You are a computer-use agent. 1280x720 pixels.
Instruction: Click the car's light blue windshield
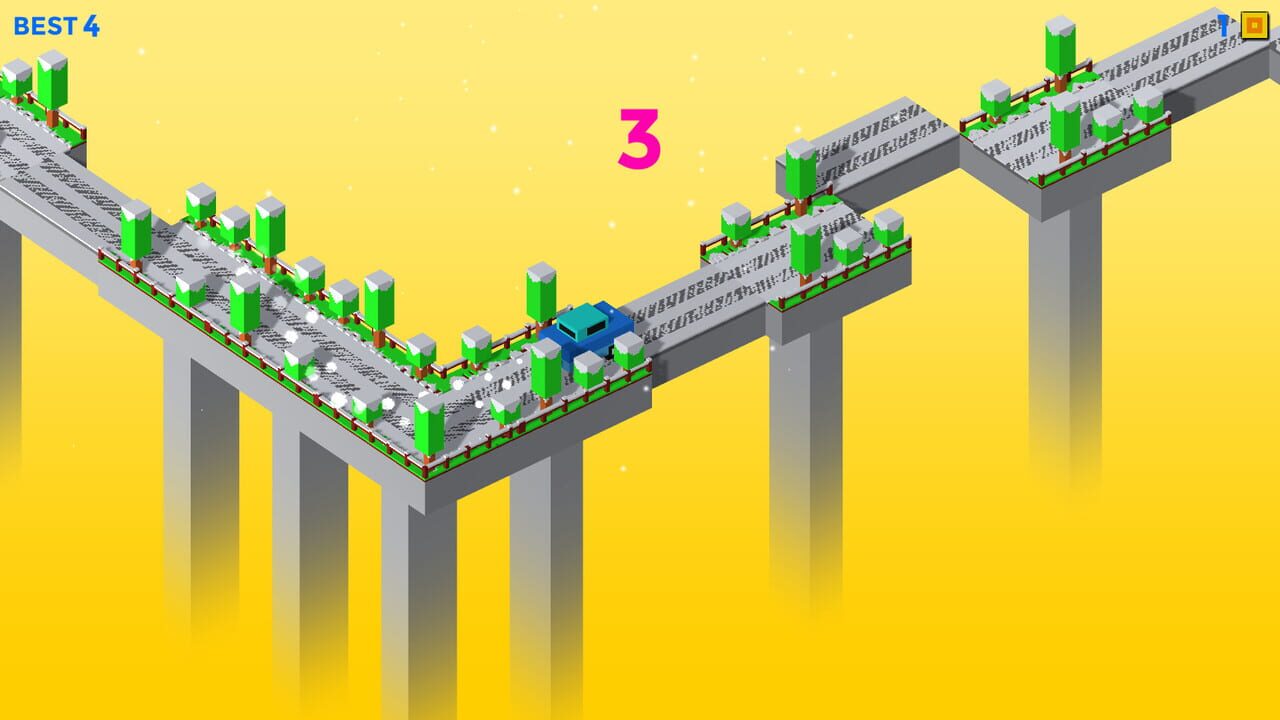point(583,321)
